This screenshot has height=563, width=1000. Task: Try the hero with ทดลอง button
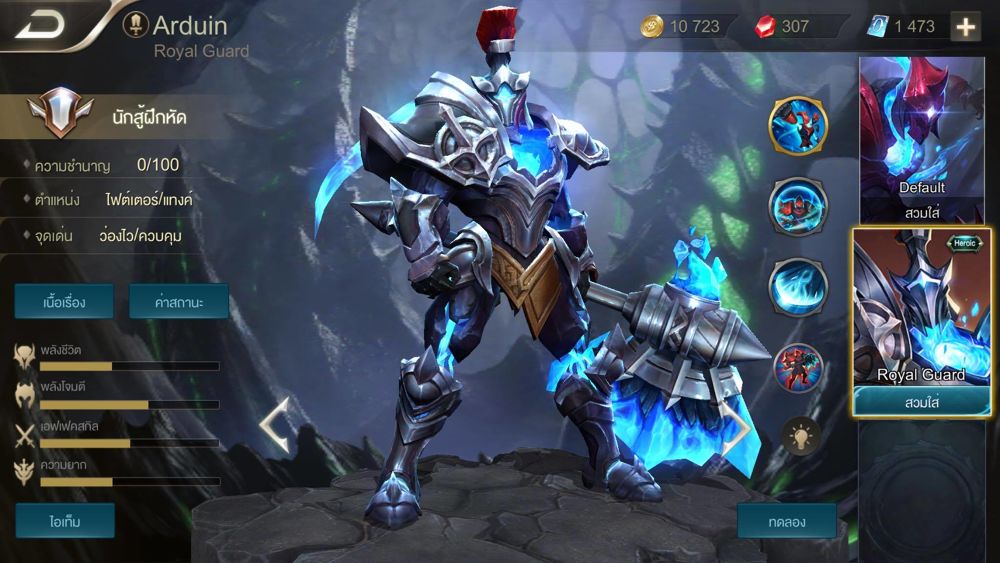[787, 521]
